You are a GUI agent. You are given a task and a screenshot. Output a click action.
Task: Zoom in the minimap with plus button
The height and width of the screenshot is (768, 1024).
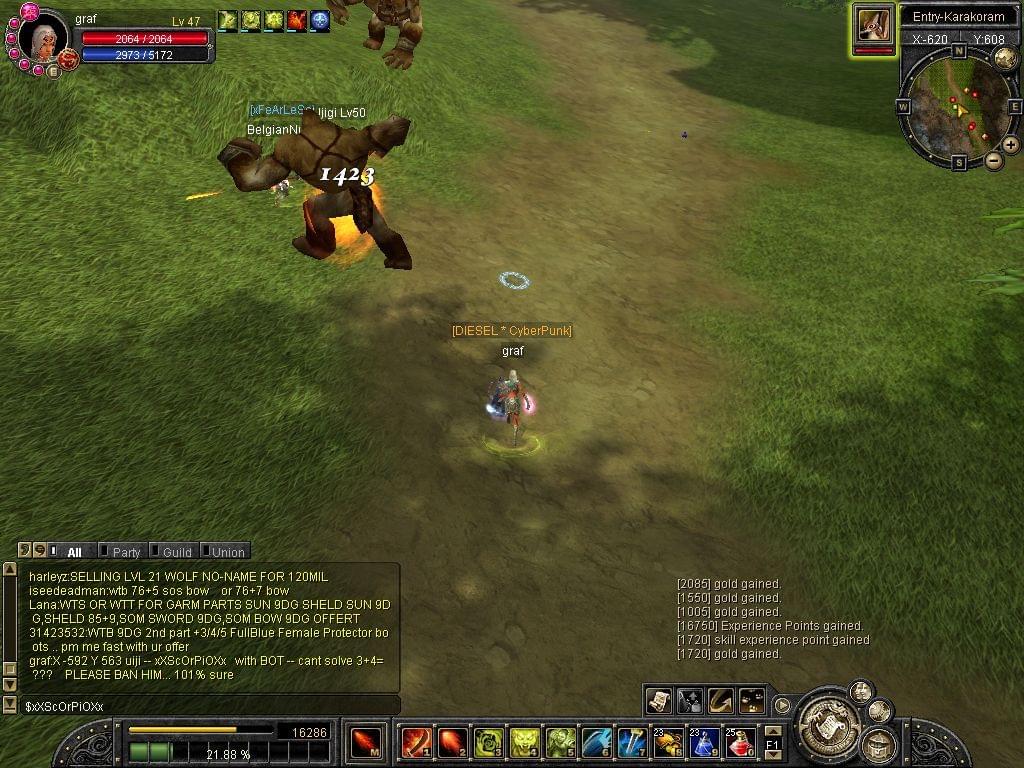(1011, 145)
